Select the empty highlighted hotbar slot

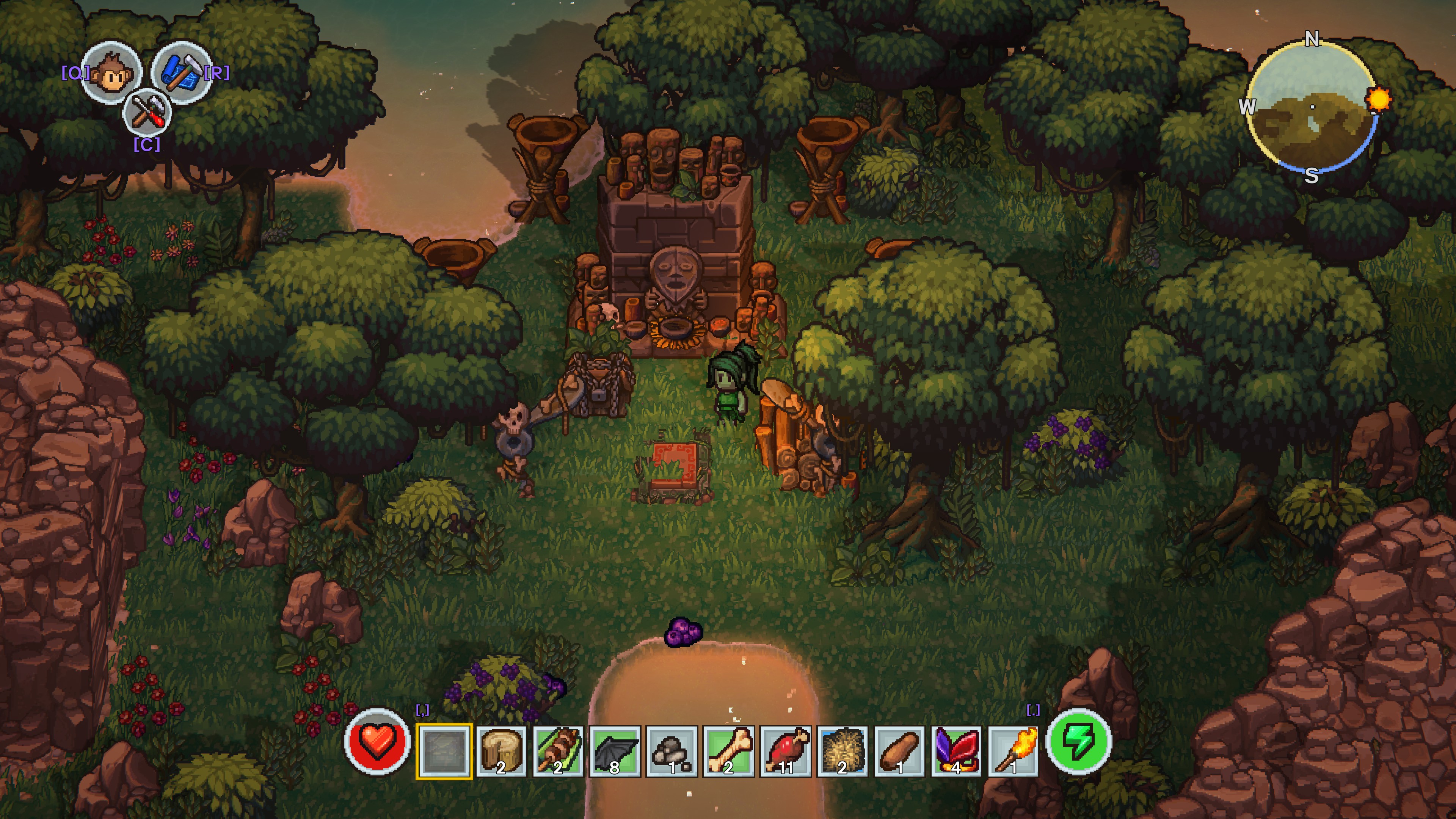444,751
